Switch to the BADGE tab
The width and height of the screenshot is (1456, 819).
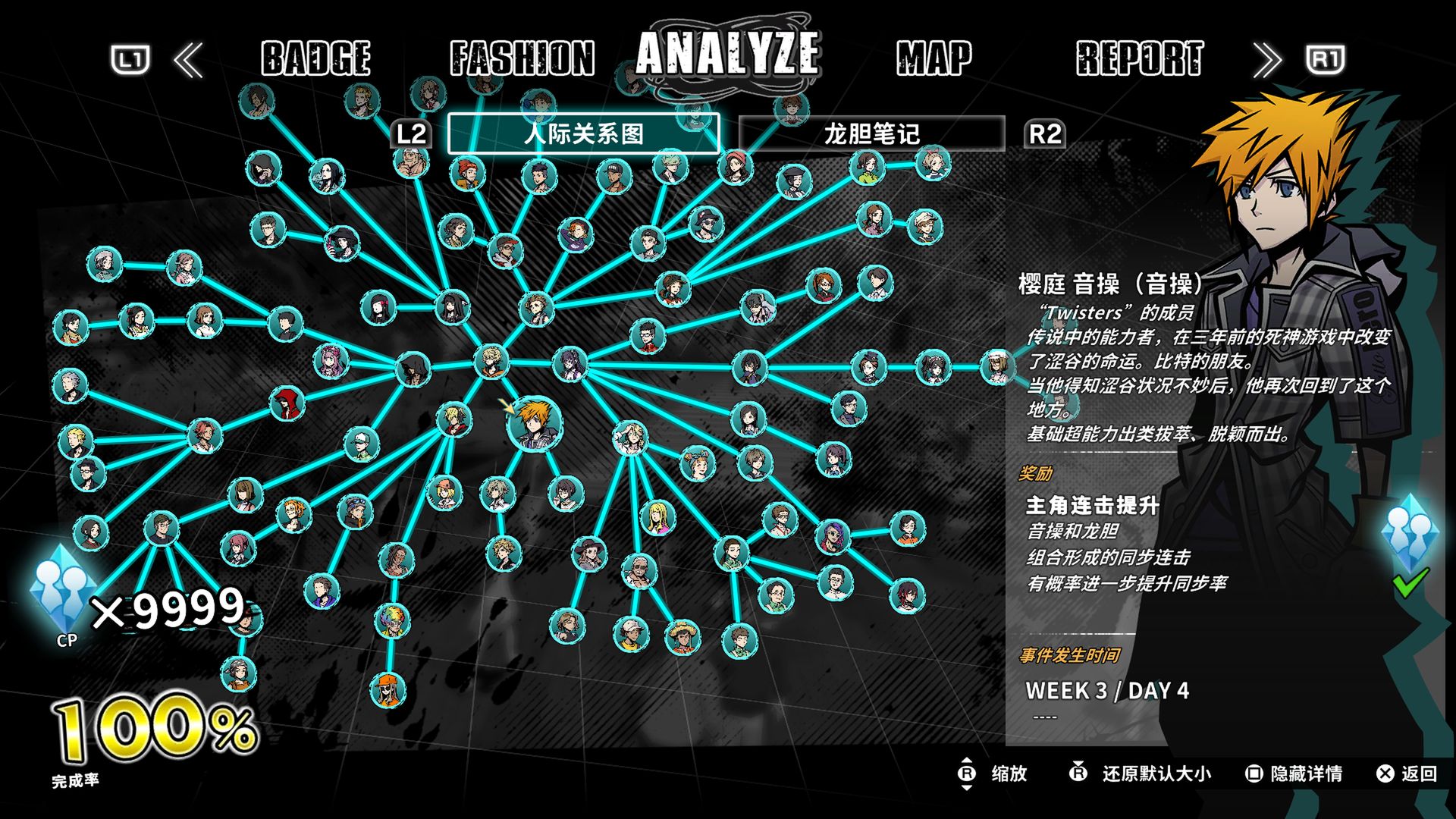(x=315, y=58)
